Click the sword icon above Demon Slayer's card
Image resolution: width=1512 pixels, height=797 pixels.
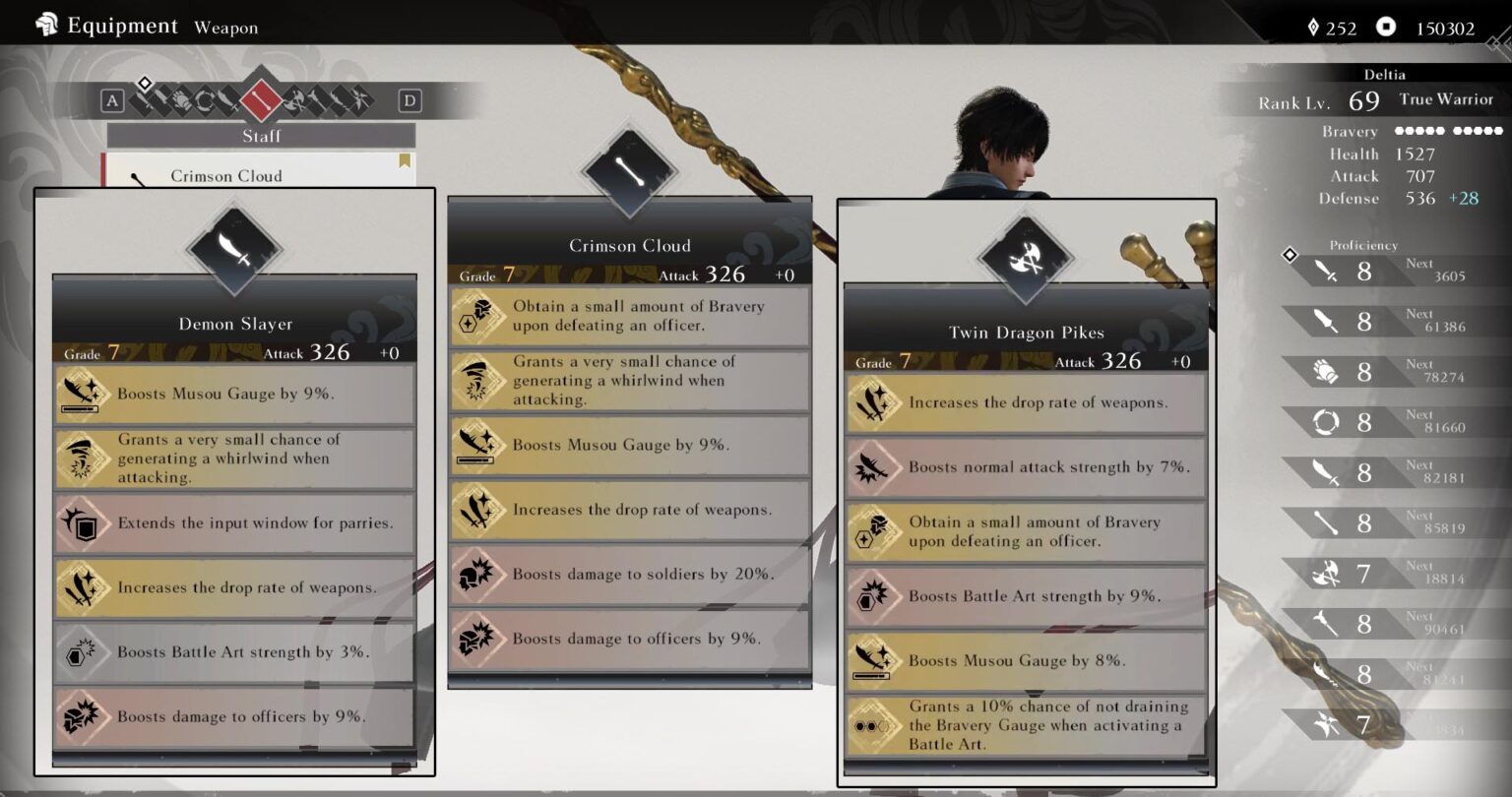(234, 249)
